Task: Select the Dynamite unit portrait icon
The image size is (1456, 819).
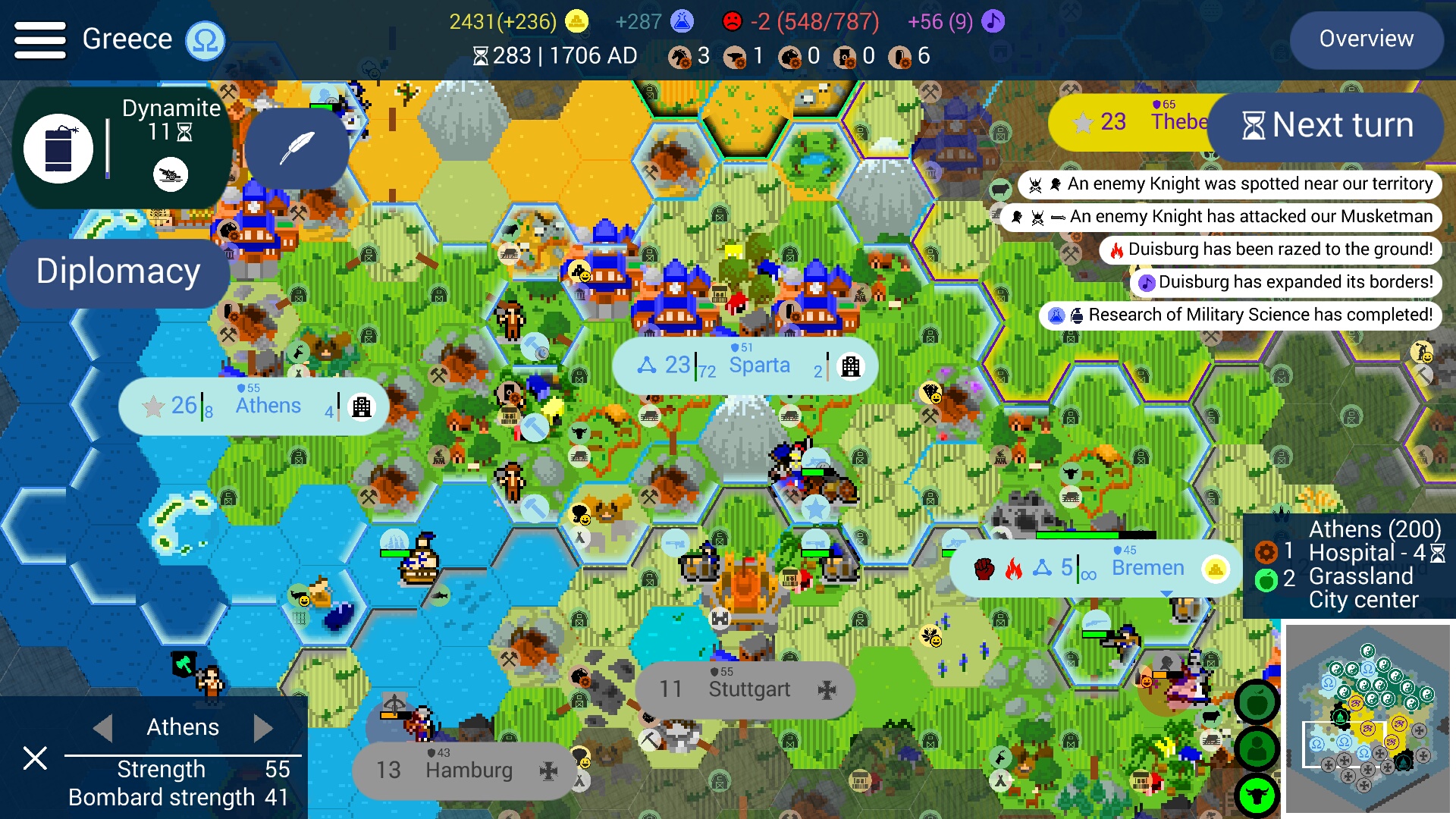Action: tap(59, 148)
